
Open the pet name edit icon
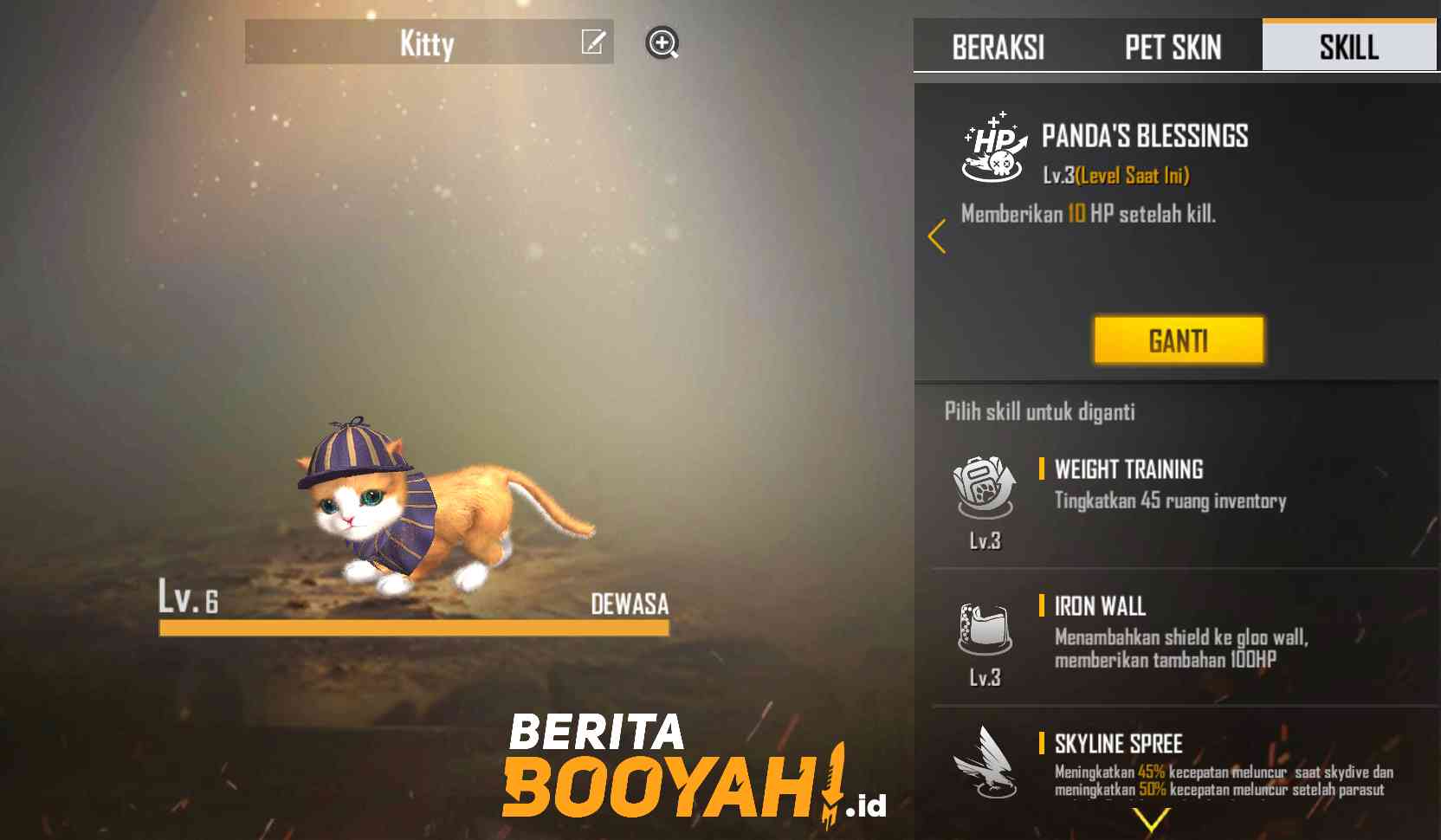click(x=592, y=43)
